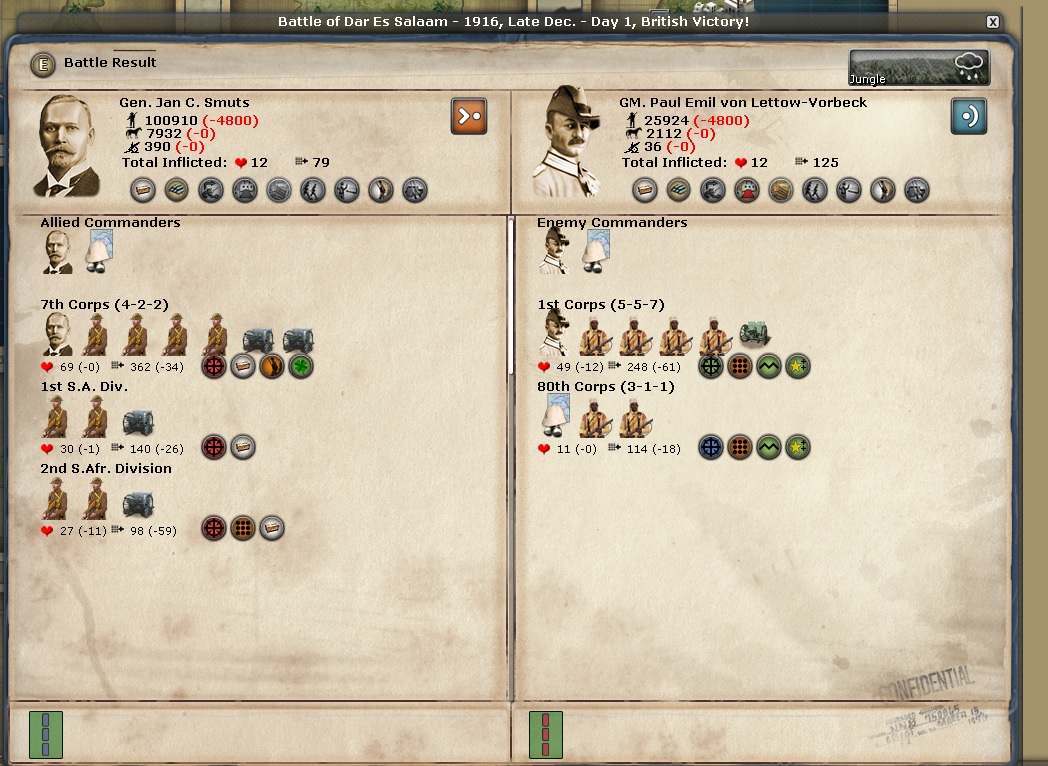This screenshot has width=1048, height=766.
Task: Click the blue crosshair icon in 80th Corps row
Action: tap(711, 448)
